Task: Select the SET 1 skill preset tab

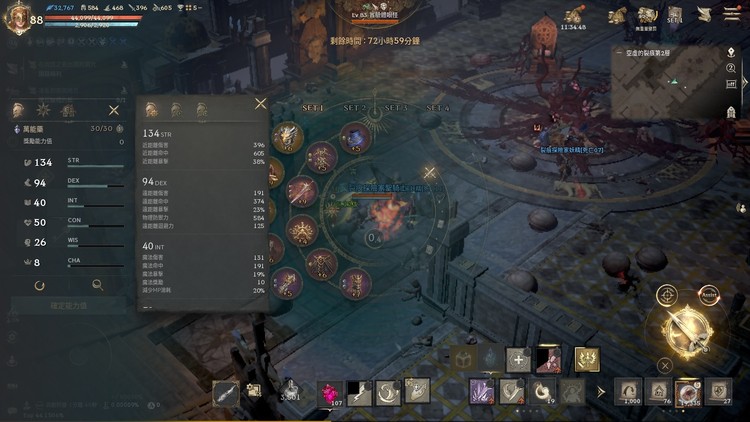Action: click(315, 107)
